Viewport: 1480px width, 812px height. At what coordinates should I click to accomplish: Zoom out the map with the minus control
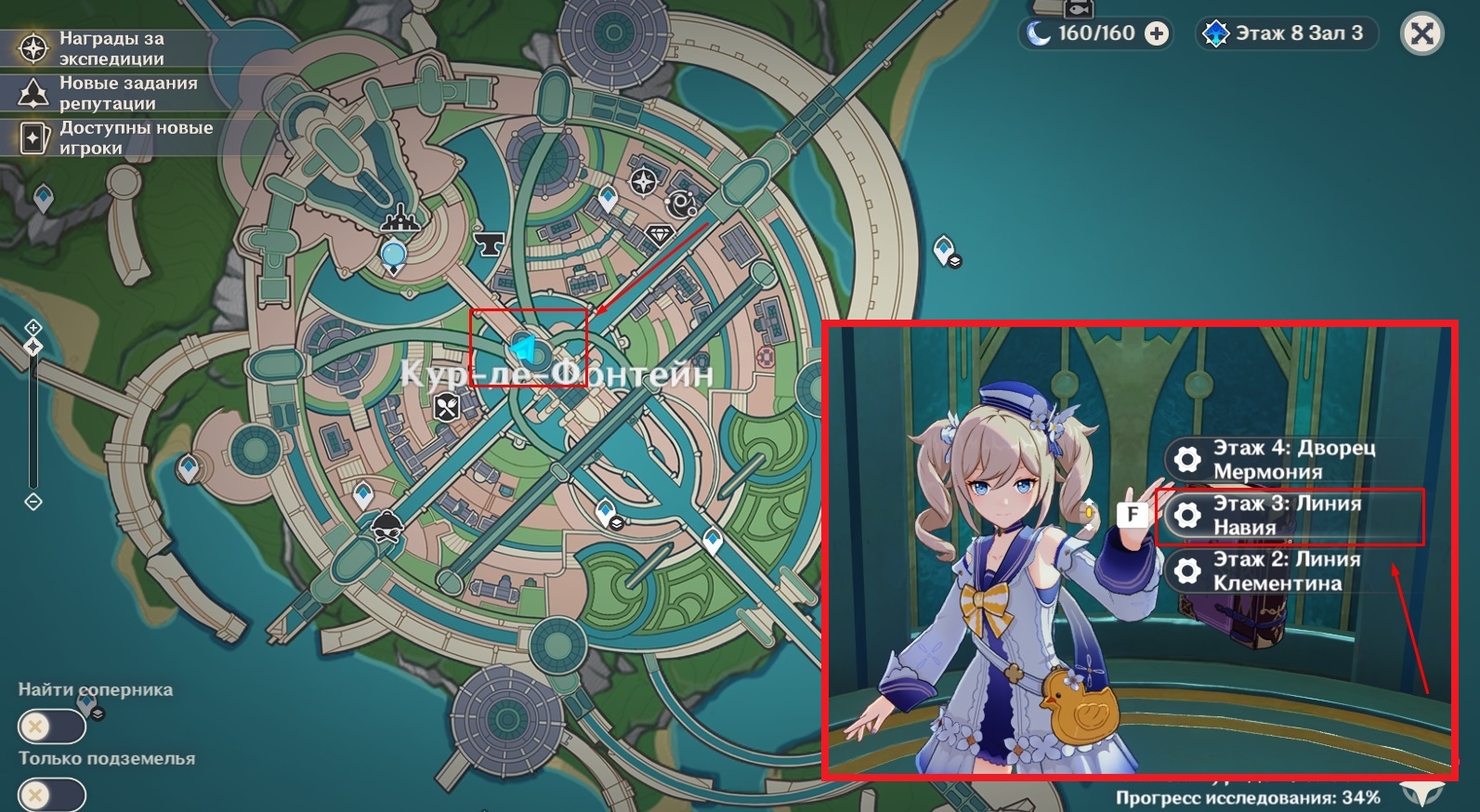[x=33, y=502]
